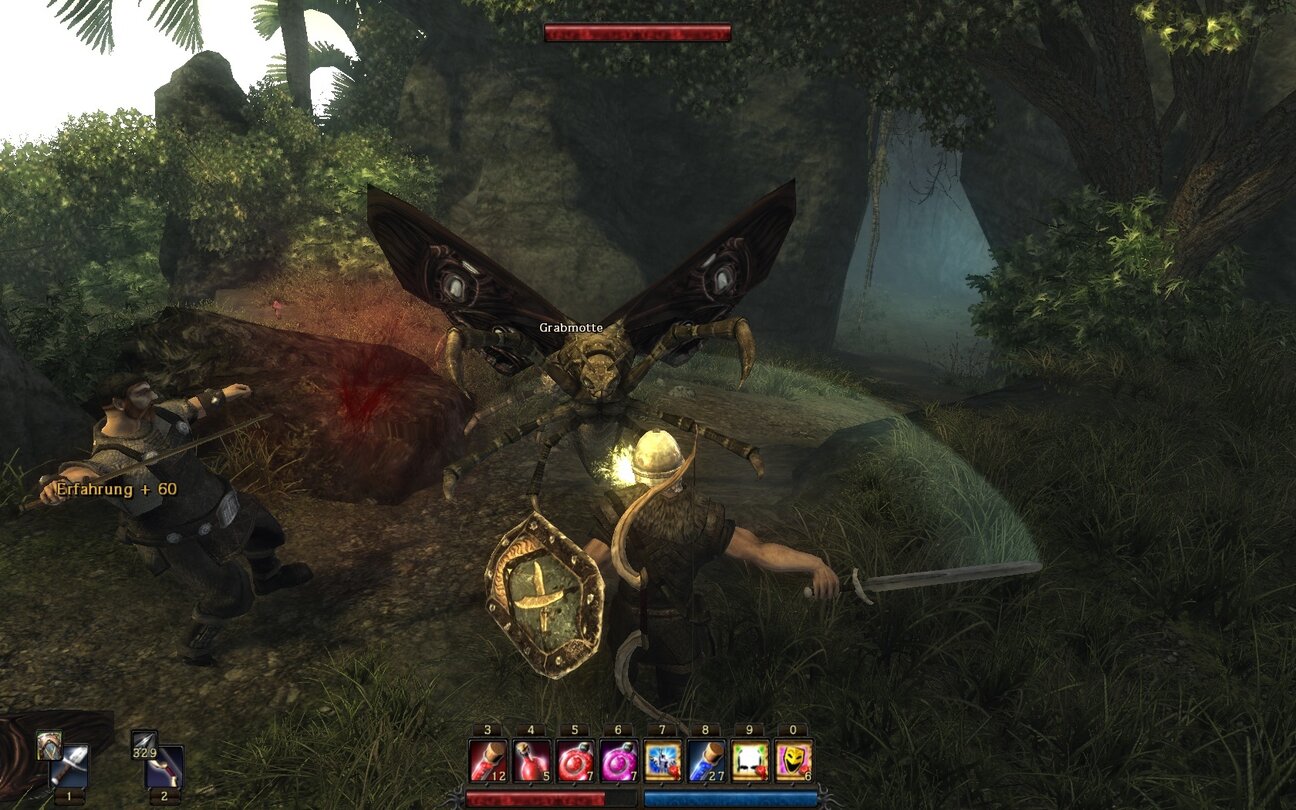Use the blue mana vial with 27 left
1296x810 pixels.
pos(706,761)
